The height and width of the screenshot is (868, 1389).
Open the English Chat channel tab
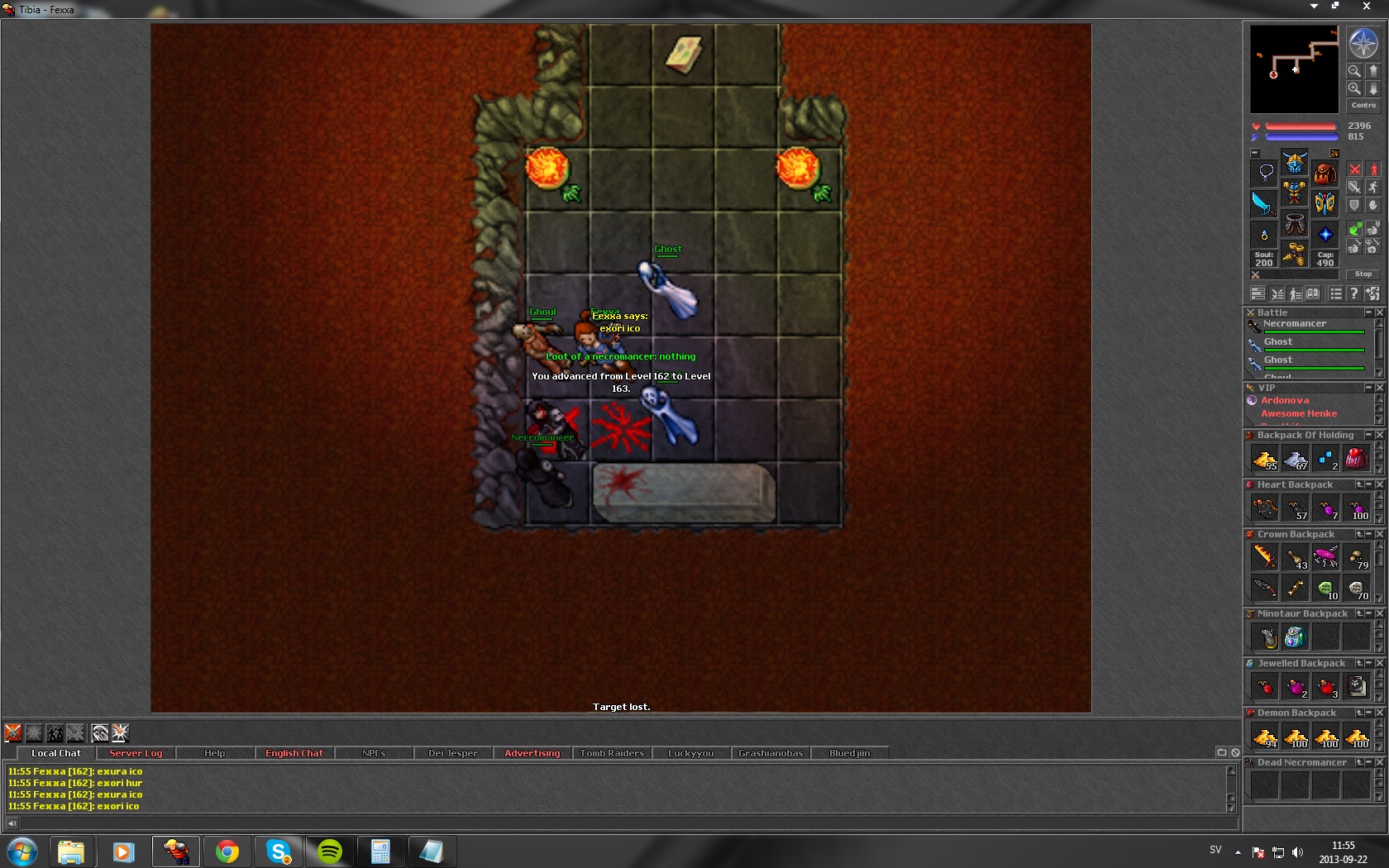click(294, 753)
